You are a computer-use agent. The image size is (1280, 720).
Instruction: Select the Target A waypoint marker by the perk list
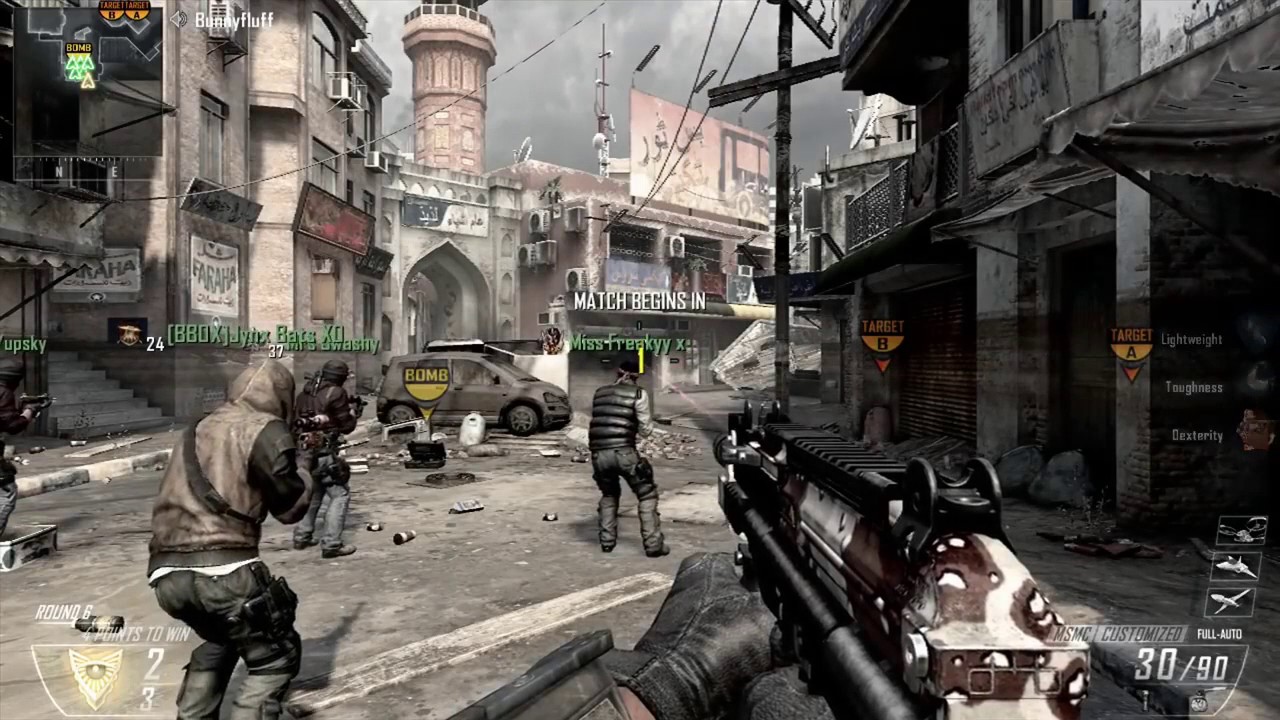[1131, 348]
